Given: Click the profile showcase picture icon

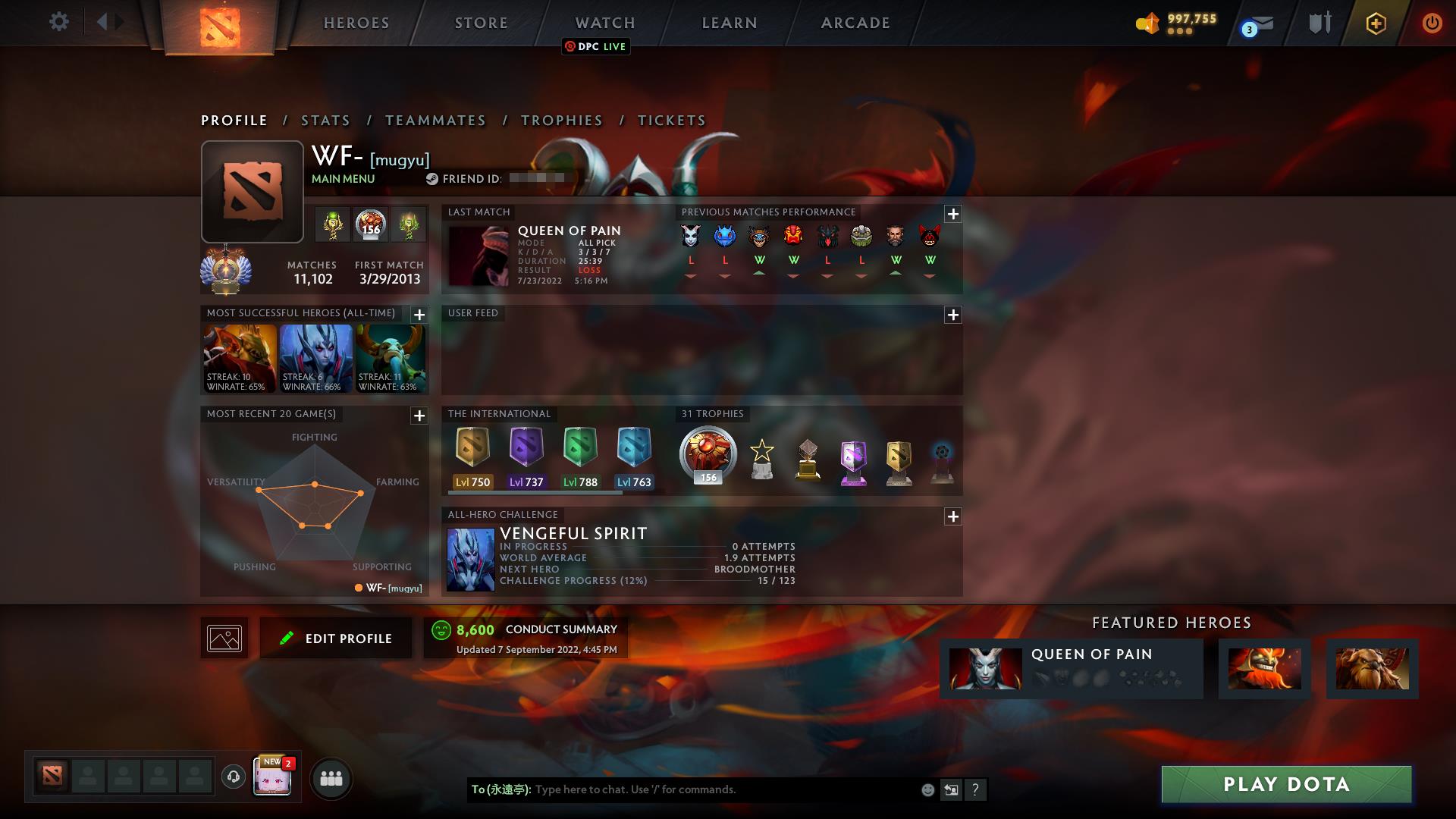Looking at the screenshot, I should pos(224,637).
